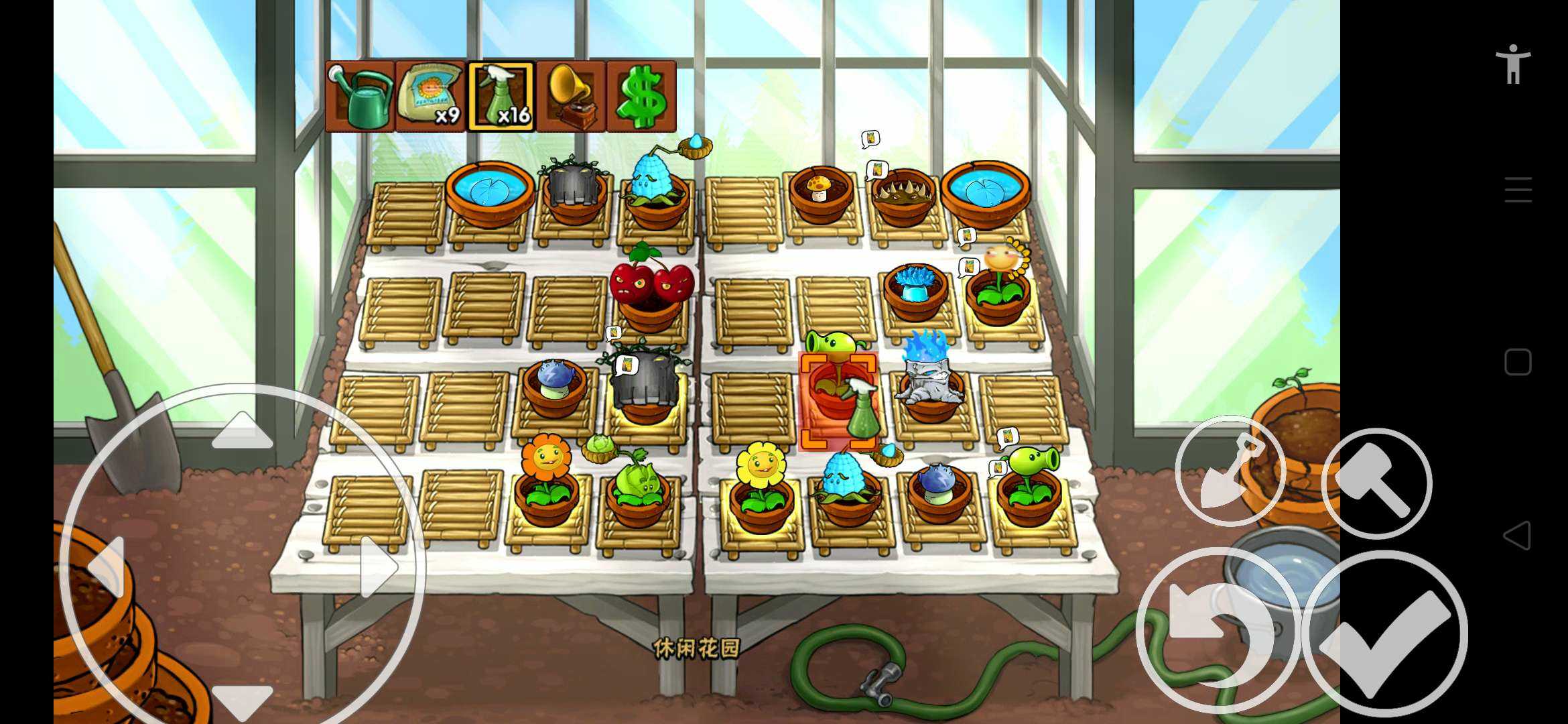Tap the round hammer button
The height and width of the screenshot is (724, 1568).
click(x=1376, y=483)
